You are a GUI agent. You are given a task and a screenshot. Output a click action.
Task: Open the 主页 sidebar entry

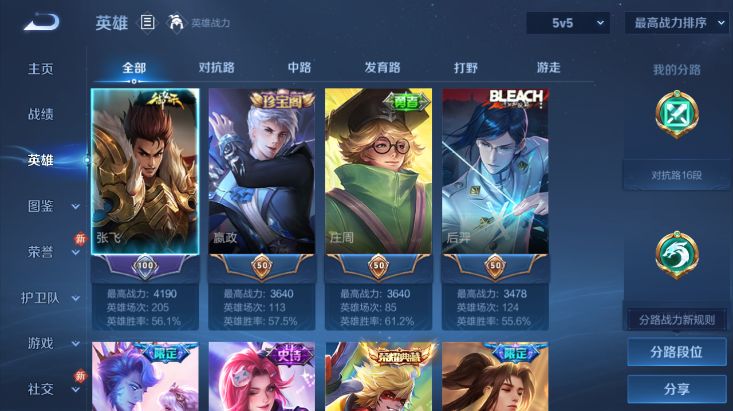click(41, 69)
